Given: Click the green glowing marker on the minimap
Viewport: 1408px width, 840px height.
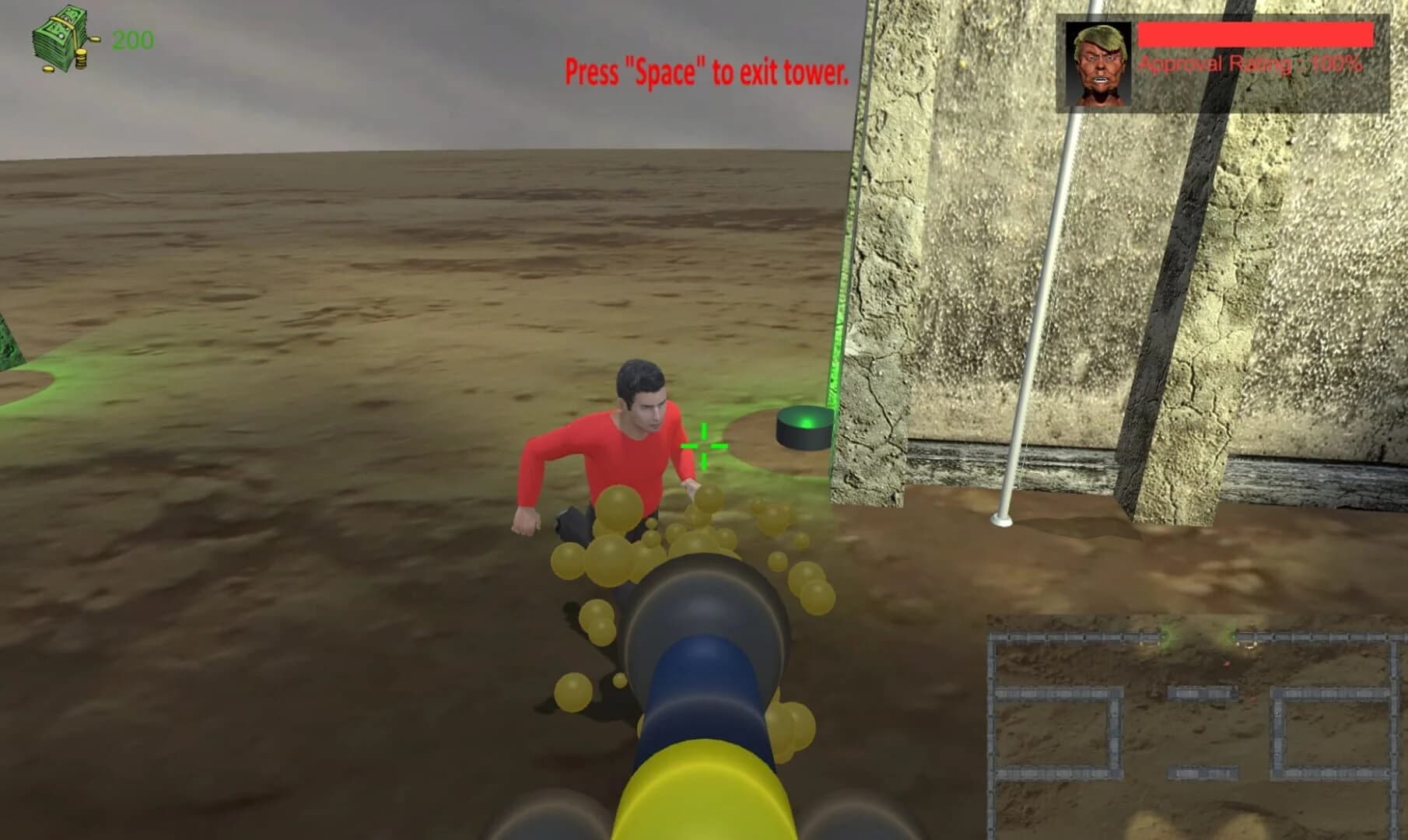Looking at the screenshot, I should coord(1165,636).
